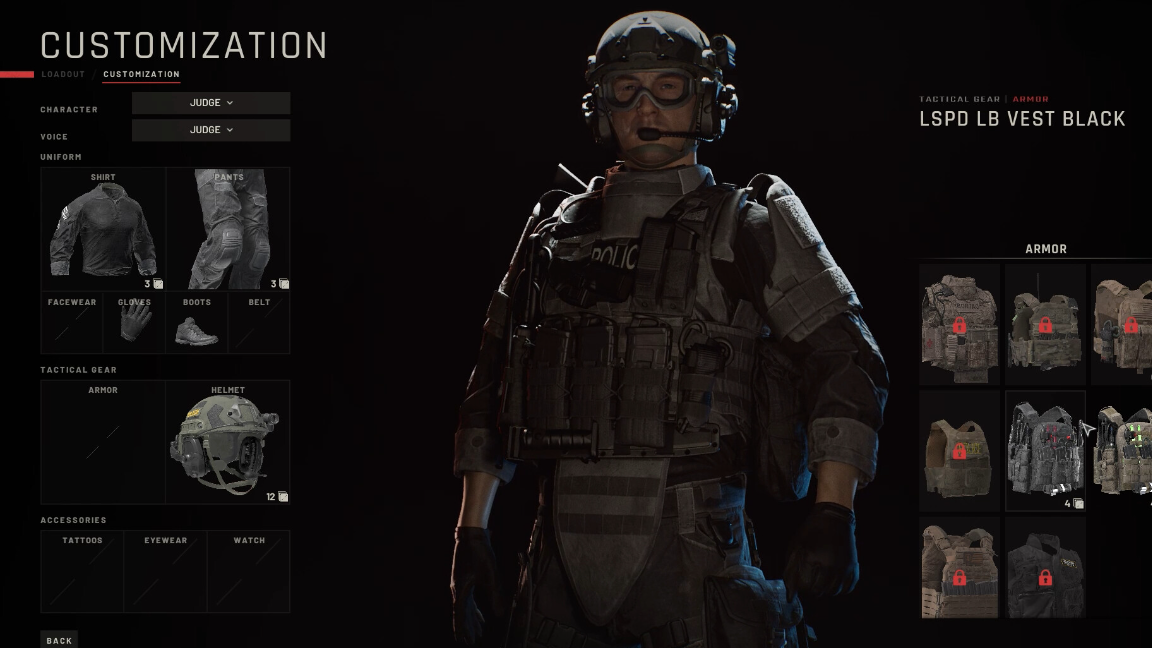The width and height of the screenshot is (1152, 648).
Task: Open the Character dropdown set to Judge
Action: [x=211, y=103]
